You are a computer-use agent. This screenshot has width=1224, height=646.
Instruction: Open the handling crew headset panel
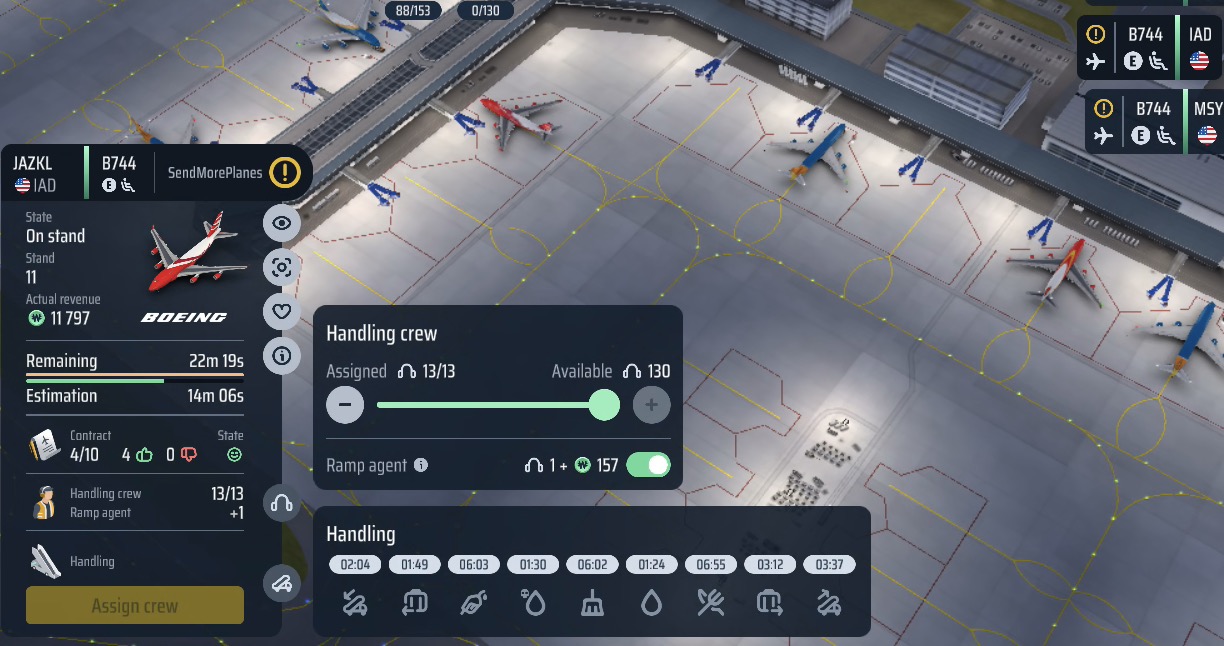pos(282,503)
